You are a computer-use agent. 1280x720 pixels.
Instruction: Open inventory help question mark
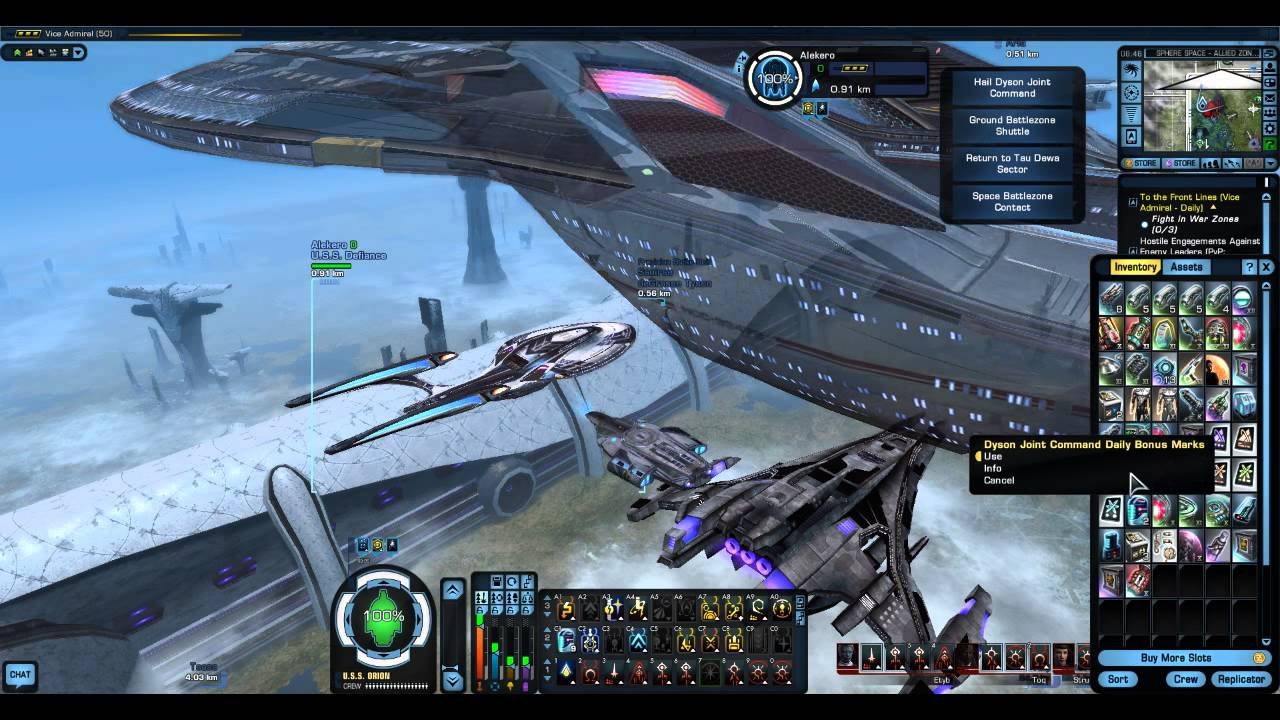pos(1249,267)
